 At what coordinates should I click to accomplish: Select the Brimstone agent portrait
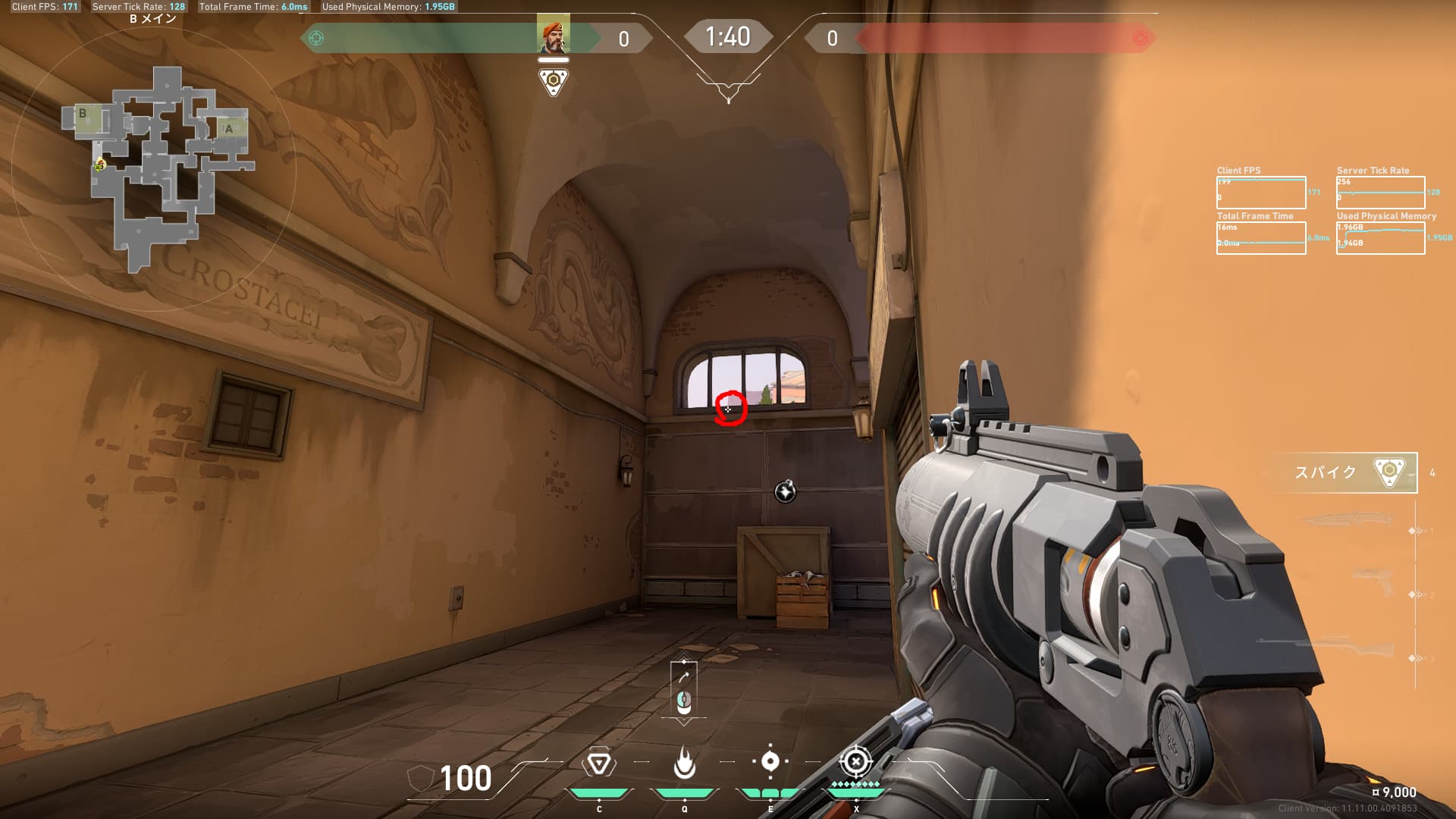tap(553, 35)
